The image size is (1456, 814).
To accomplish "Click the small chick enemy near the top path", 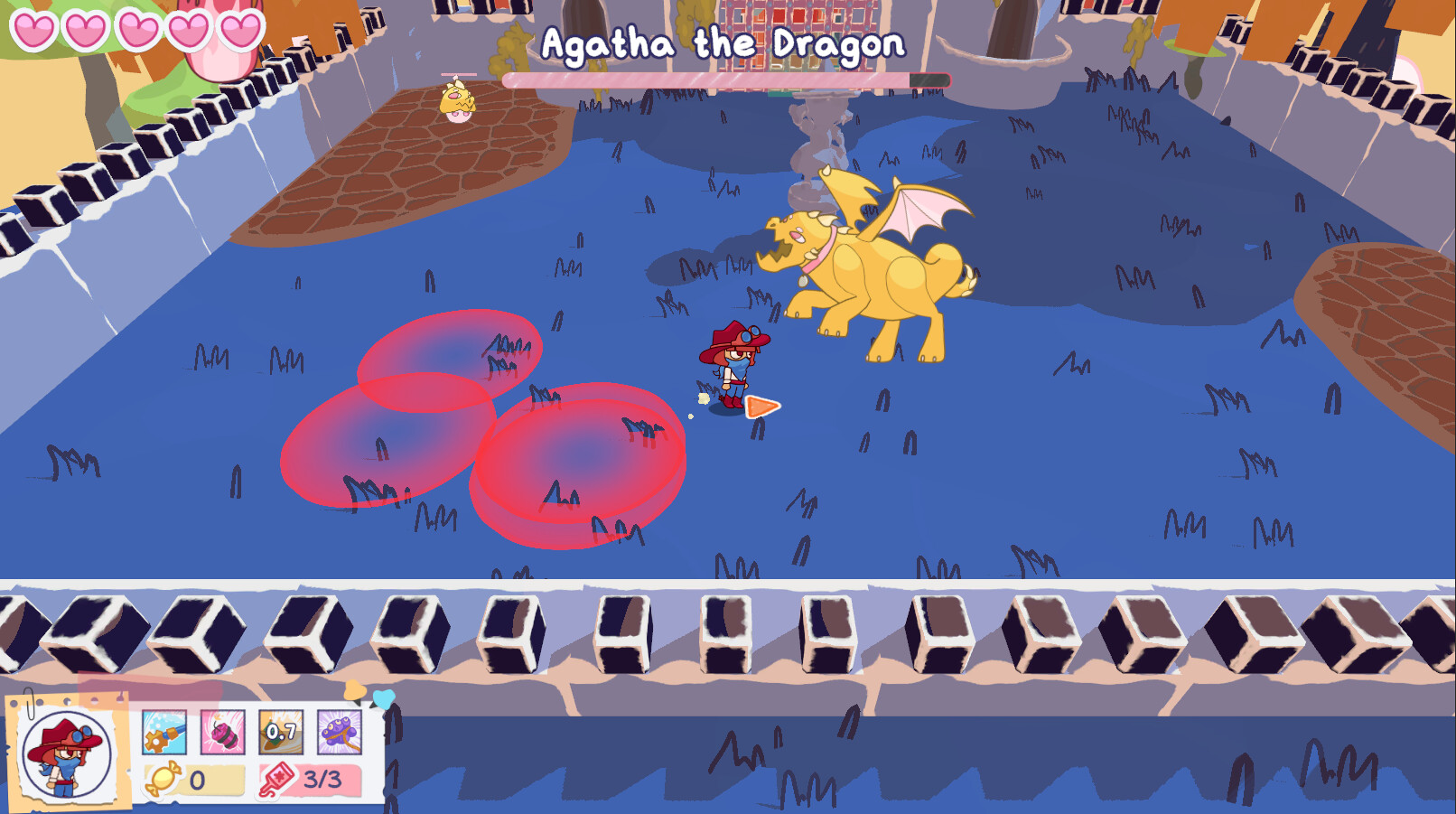I will click(x=456, y=104).
